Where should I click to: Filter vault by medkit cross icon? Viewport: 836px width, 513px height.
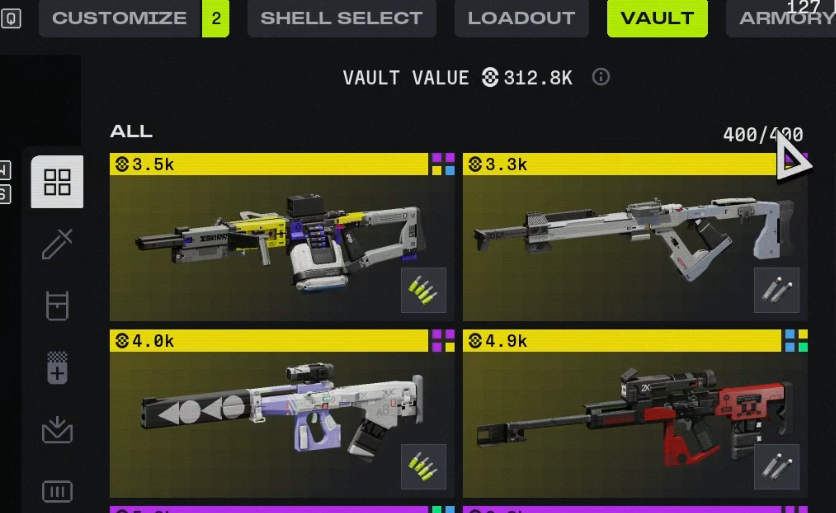tap(57, 367)
